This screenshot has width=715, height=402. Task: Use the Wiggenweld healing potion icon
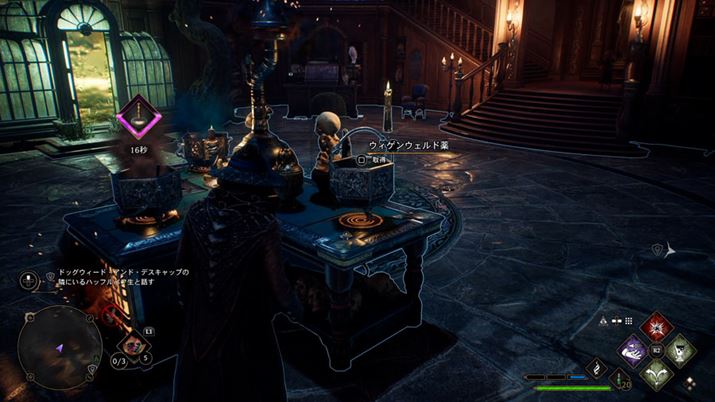(619, 379)
